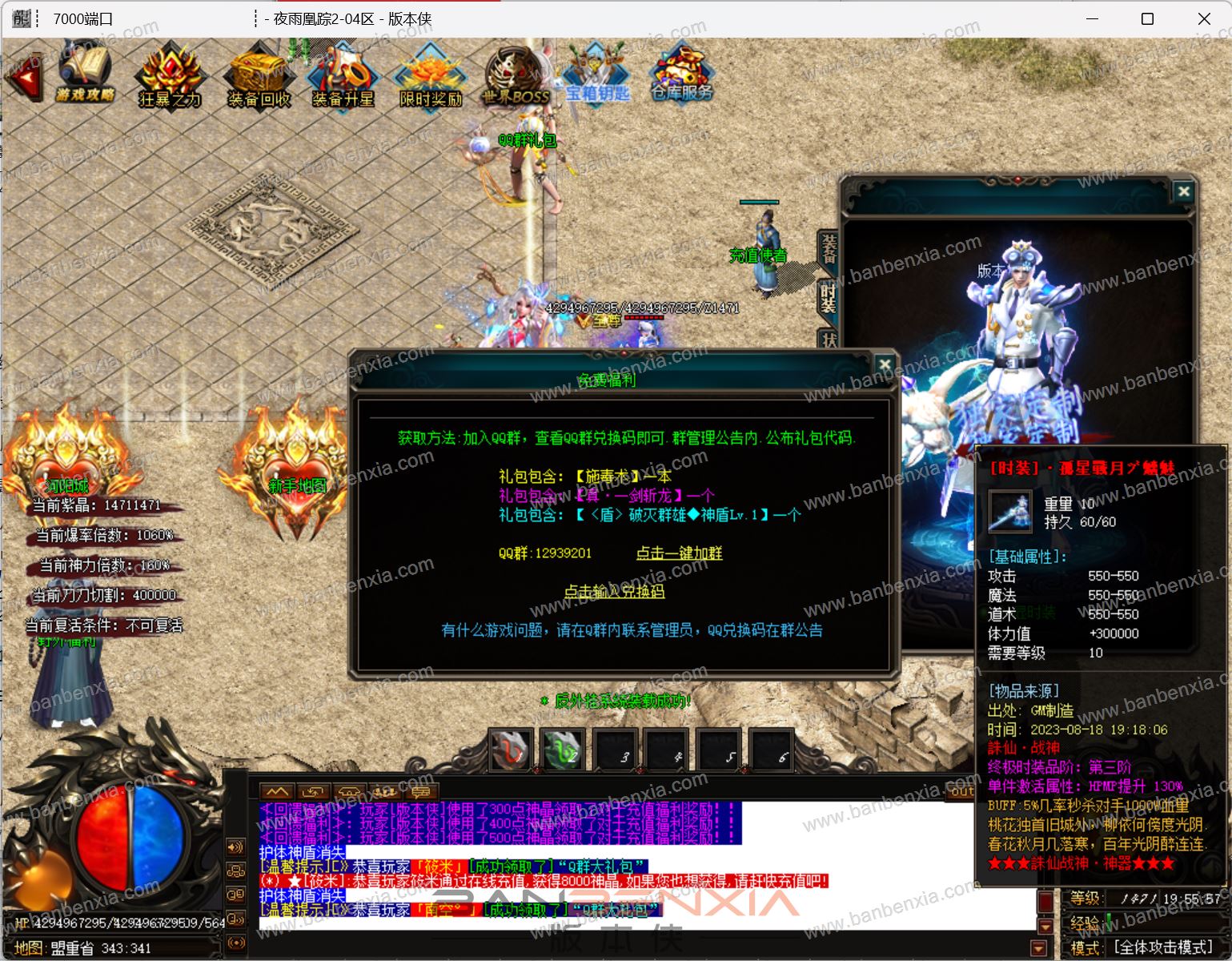Open the 限时奖励 timed rewards icon
Viewport: 1232px width, 961px height.
(x=431, y=78)
